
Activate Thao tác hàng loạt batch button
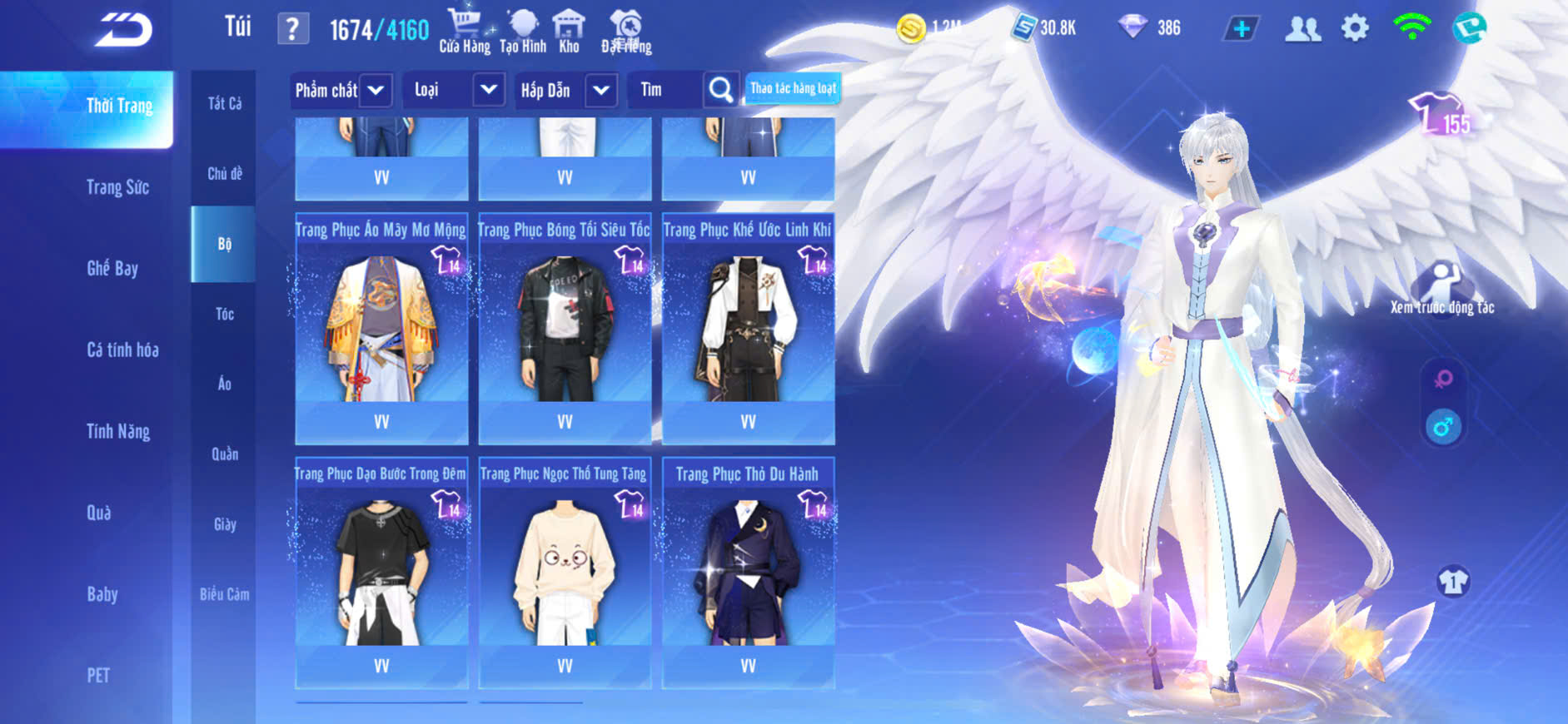793,88
